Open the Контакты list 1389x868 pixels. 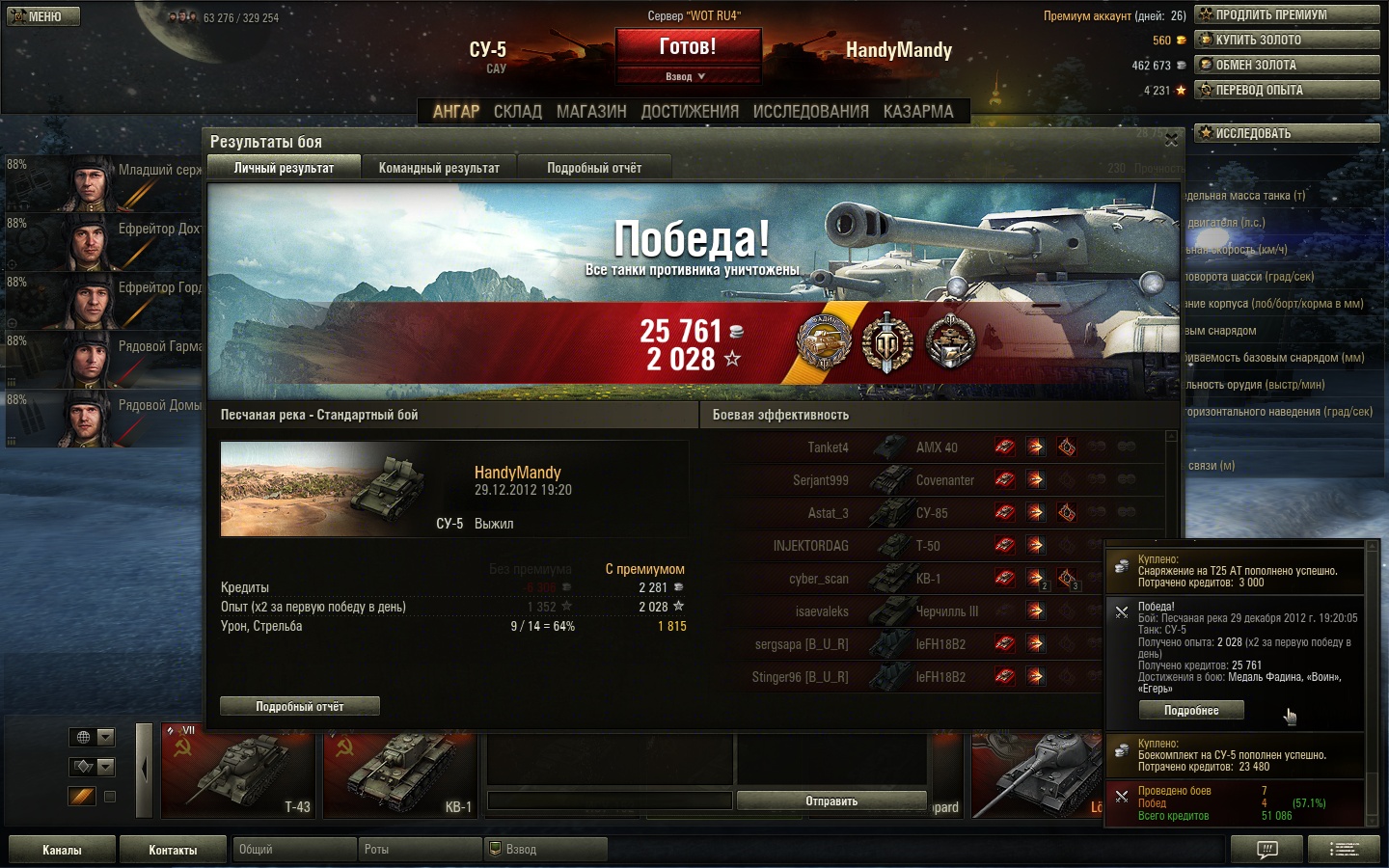point(173,850)
